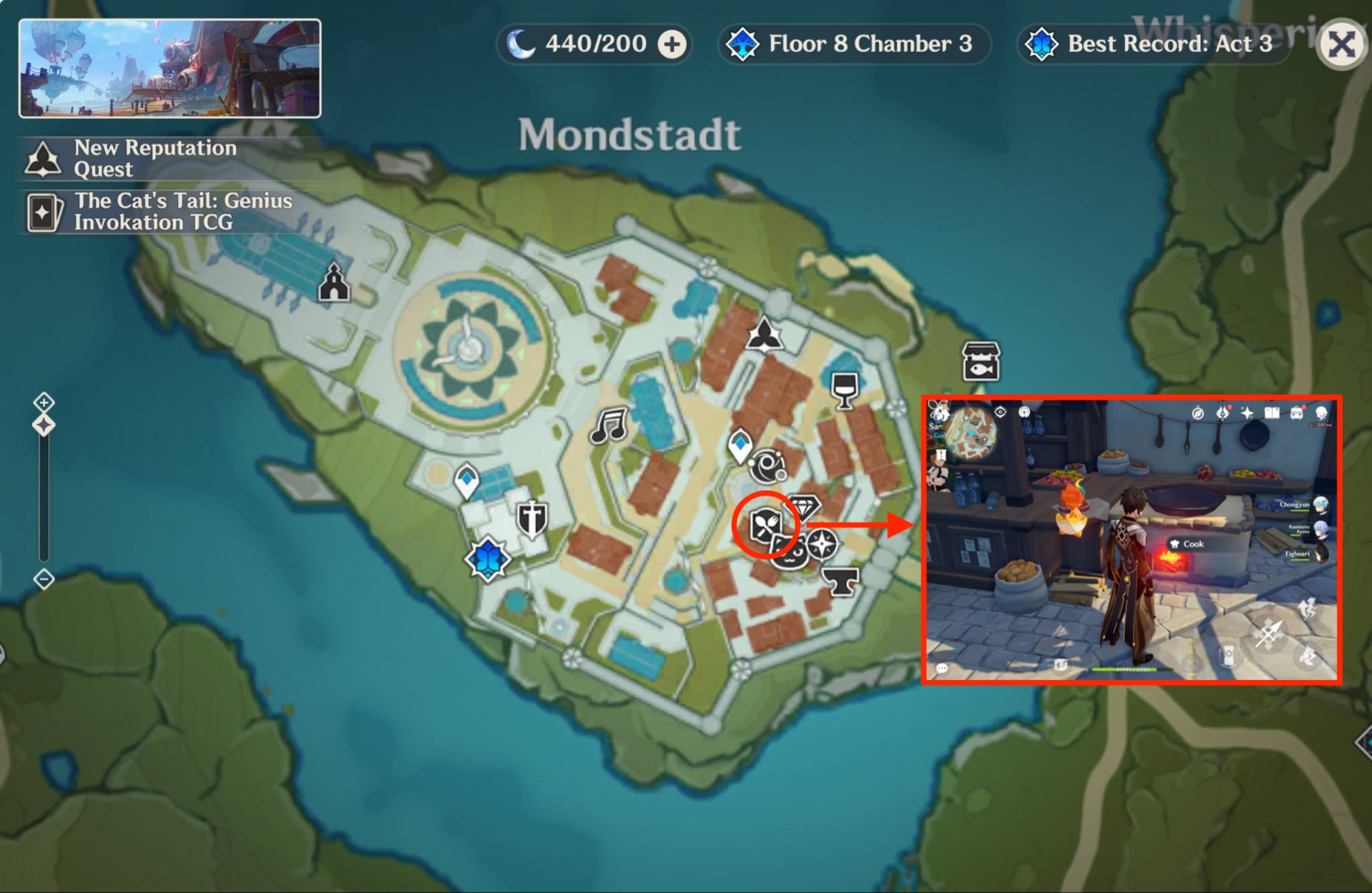Select the music note map marker

pyautogui.click(x=609, y=425)
